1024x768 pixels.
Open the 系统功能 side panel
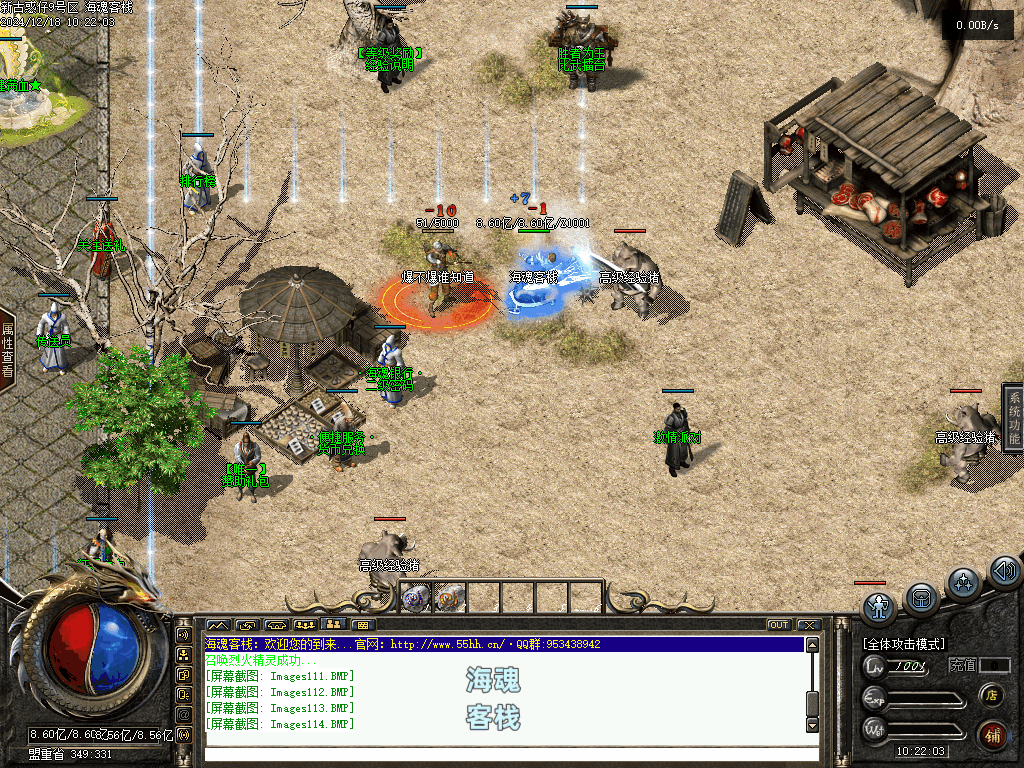[x=1013, y=416]
